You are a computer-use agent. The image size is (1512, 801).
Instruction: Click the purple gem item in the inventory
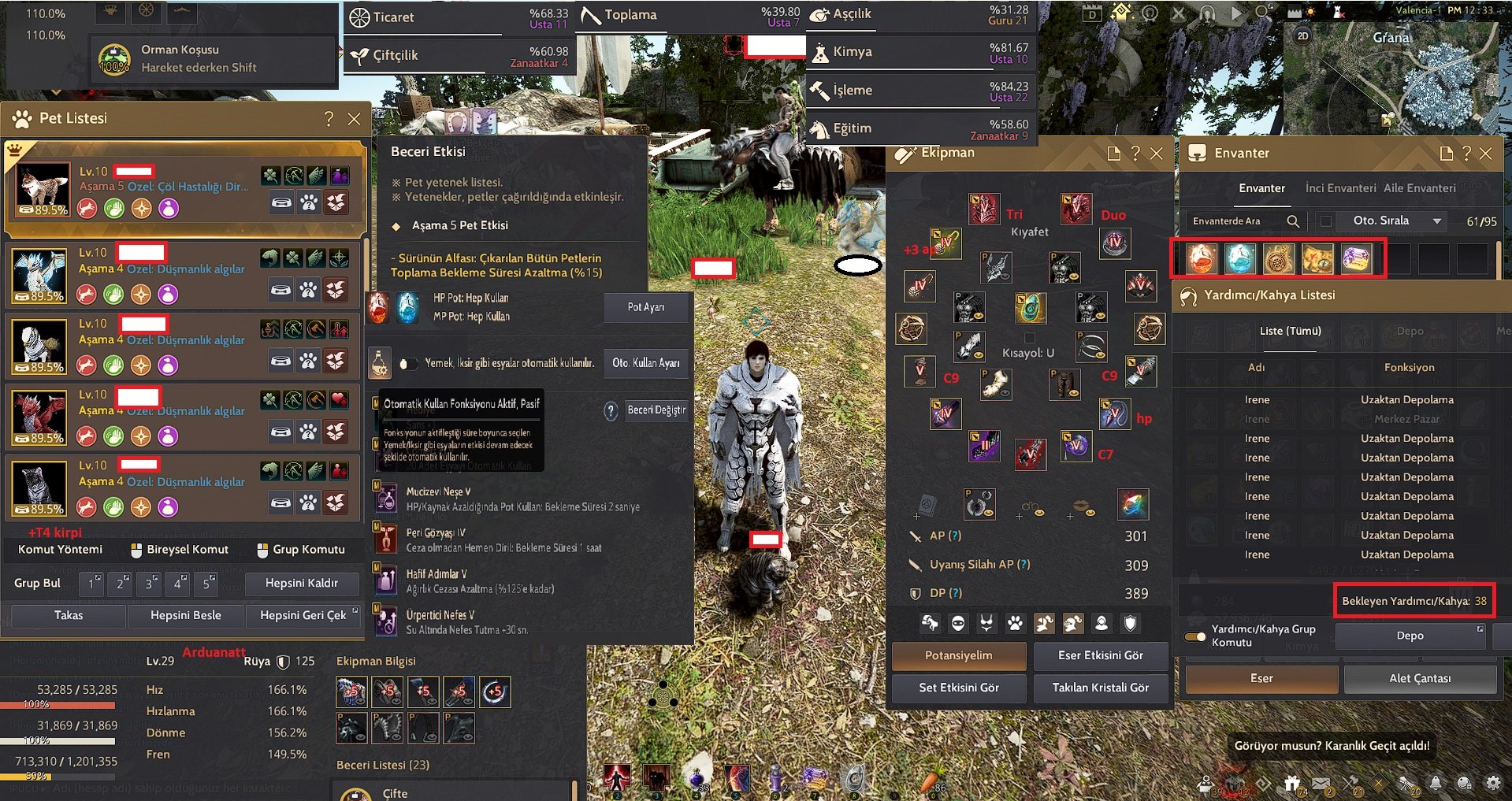tap(1358, 259)
